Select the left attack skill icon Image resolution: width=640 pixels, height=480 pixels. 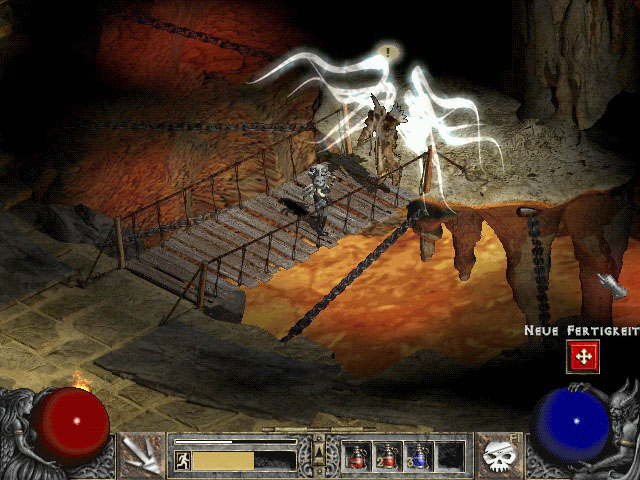[144, 455]
